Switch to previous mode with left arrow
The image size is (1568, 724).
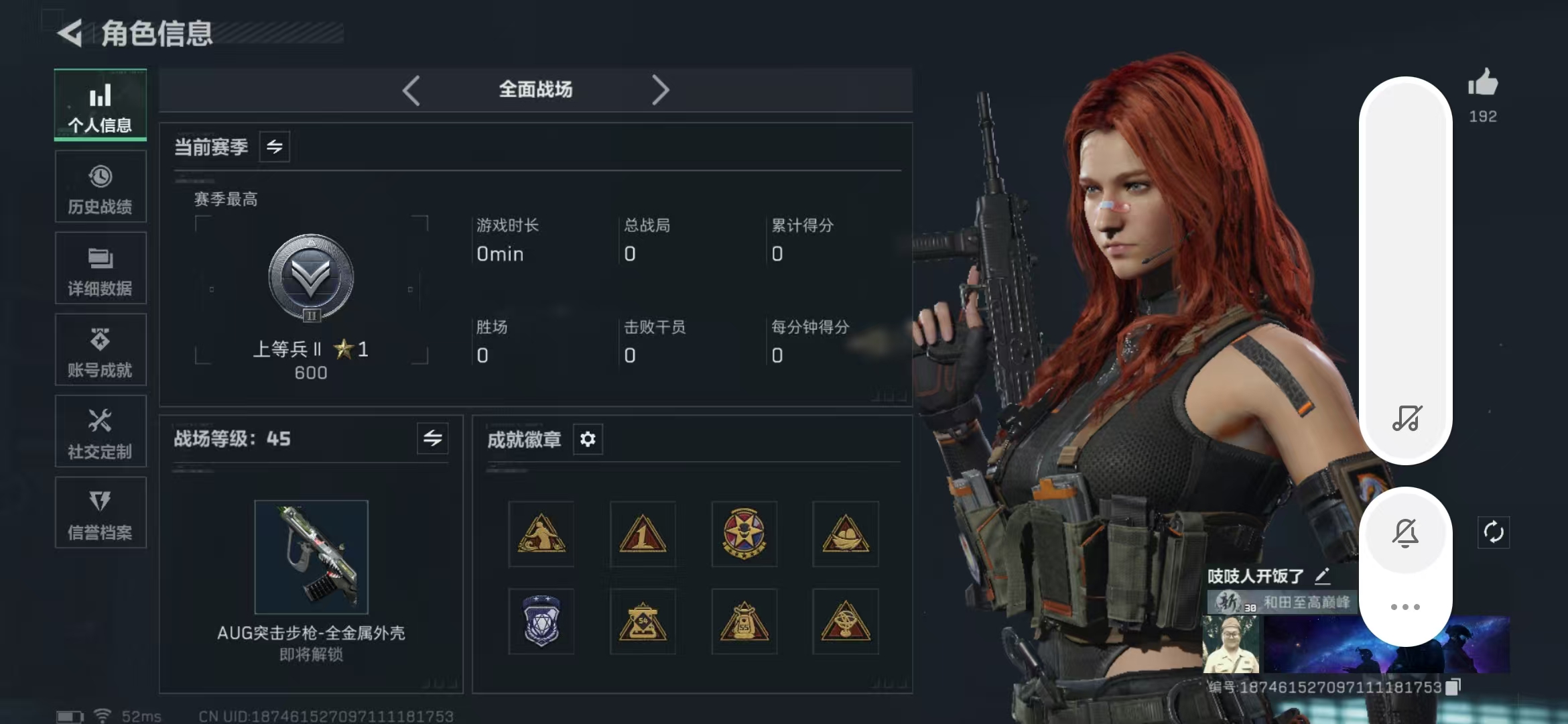[x=411, y=90]
